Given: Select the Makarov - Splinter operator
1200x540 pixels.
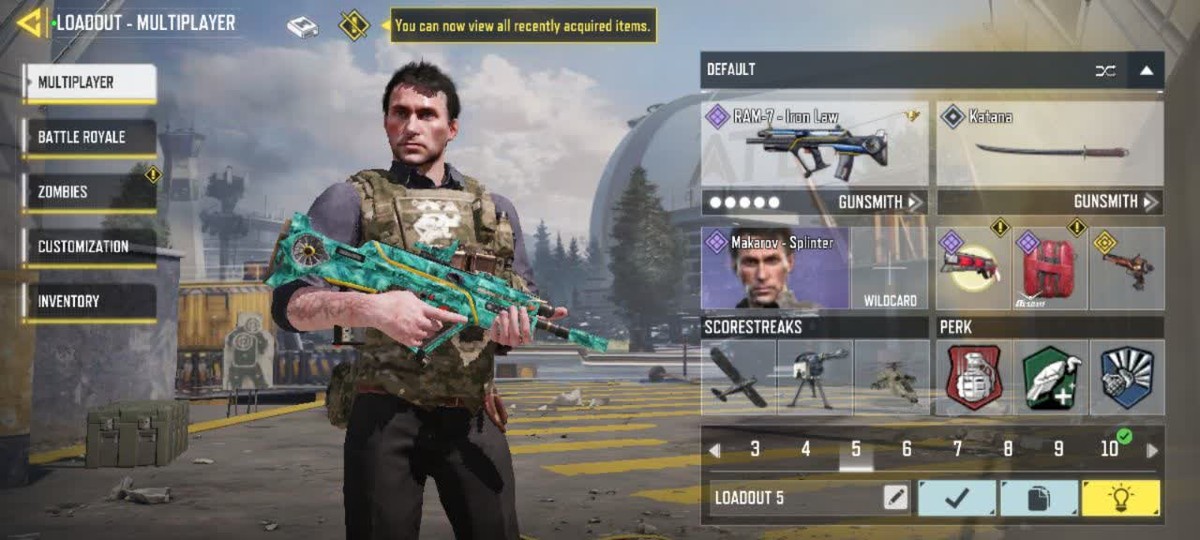Looking at the screenshot, I should pyautogui.click(x=774, y=268).
